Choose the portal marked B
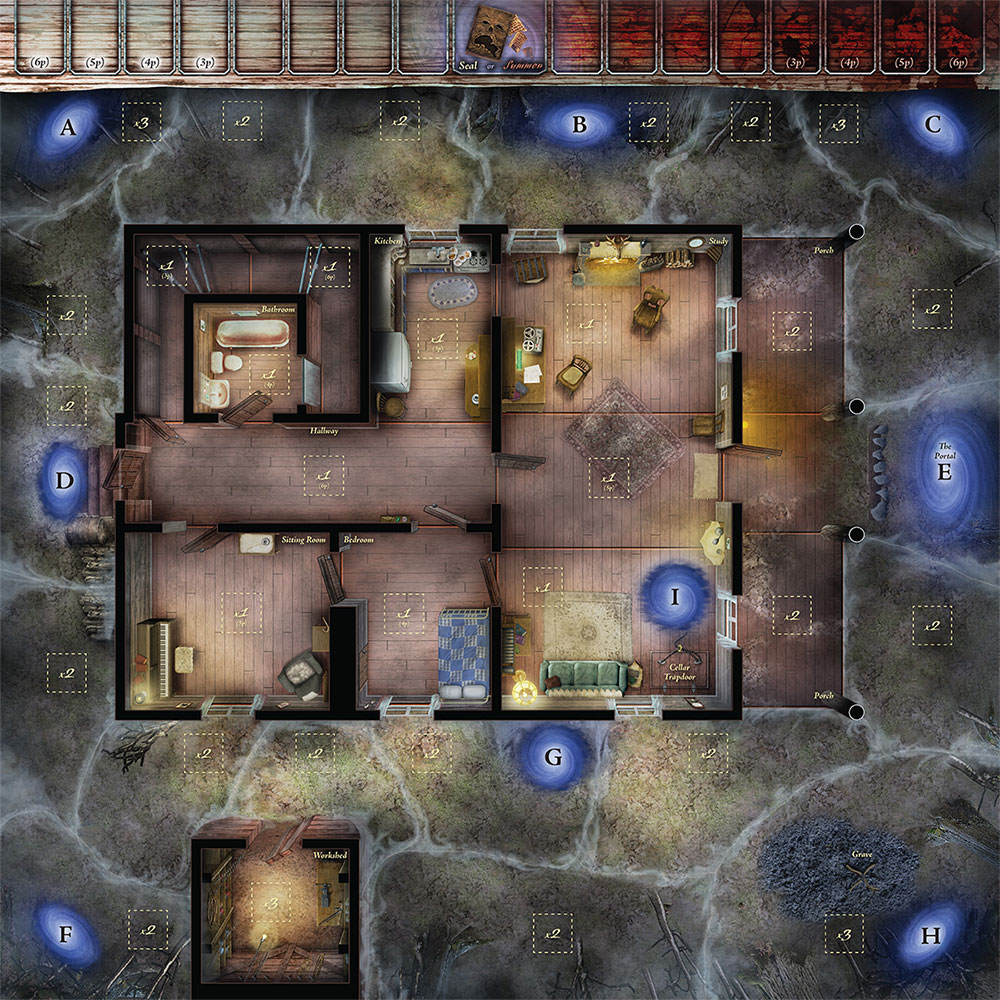 [x=578, y=125]
